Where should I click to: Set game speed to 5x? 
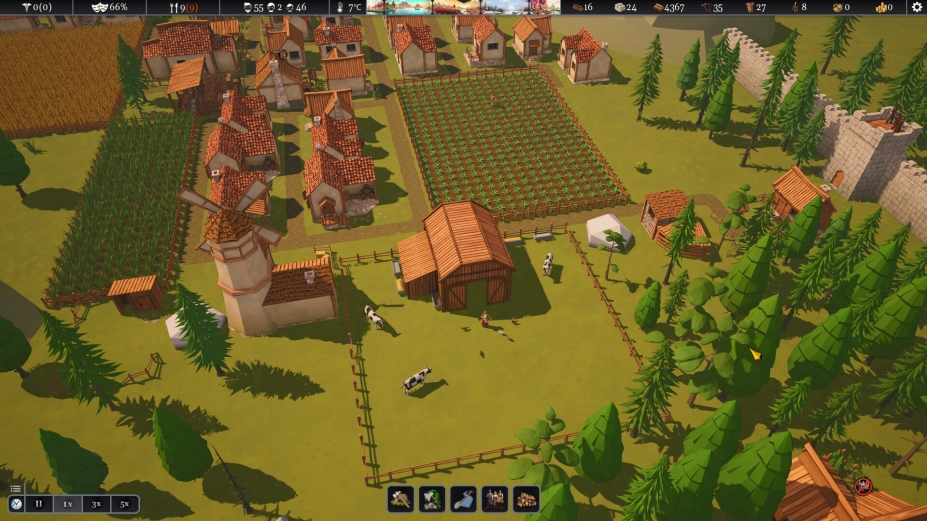pyautogui.click(x=124, y=505)
